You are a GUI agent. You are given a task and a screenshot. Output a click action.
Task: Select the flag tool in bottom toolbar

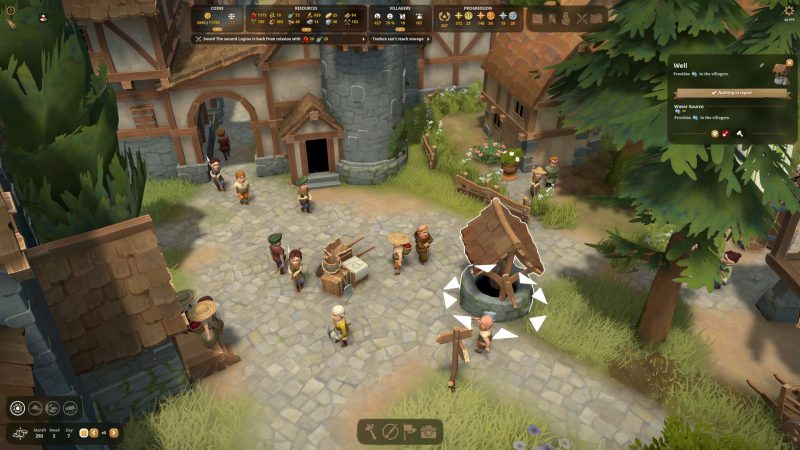(x=409, y=431)
